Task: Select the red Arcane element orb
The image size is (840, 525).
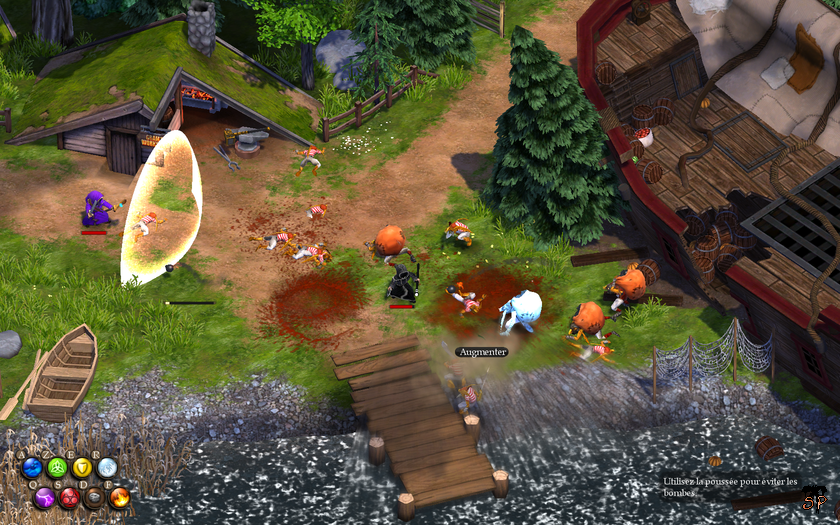Action: point(69,496)
